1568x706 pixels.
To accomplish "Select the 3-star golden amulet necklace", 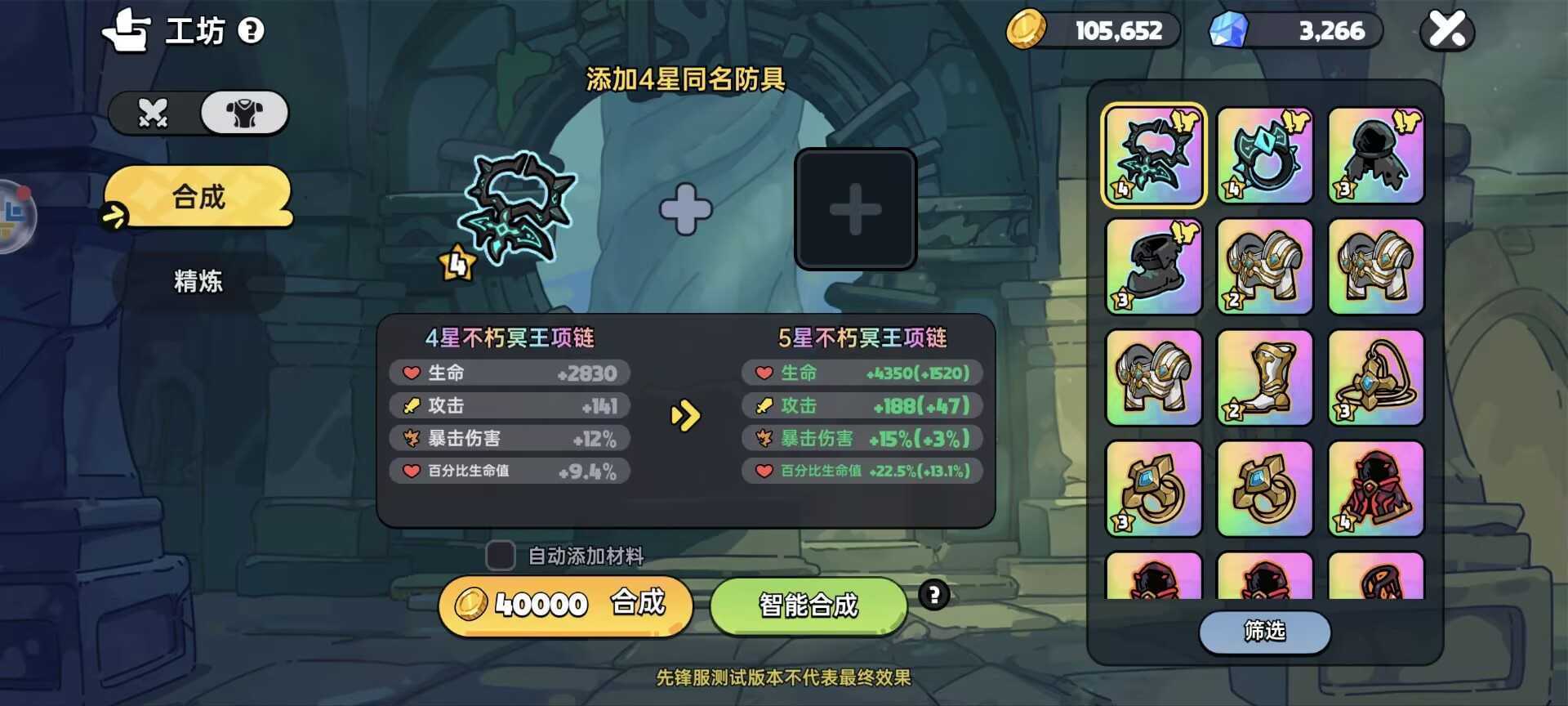I will click(1375, 378).
